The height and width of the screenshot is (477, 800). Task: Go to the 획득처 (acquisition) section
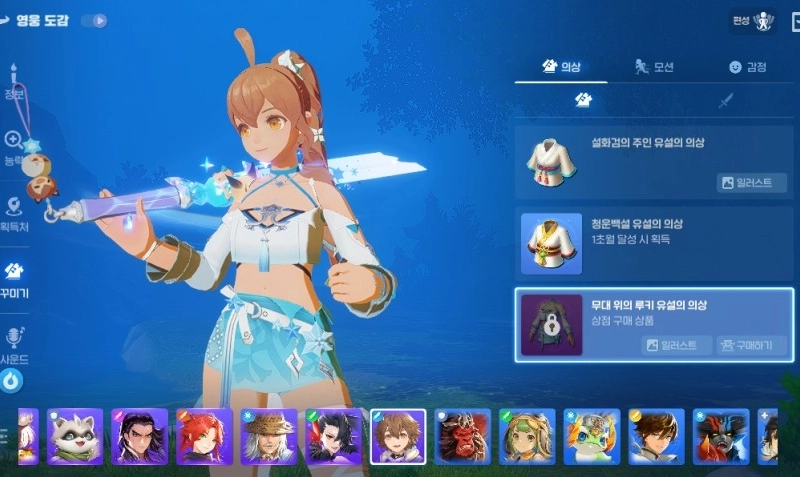14,213
